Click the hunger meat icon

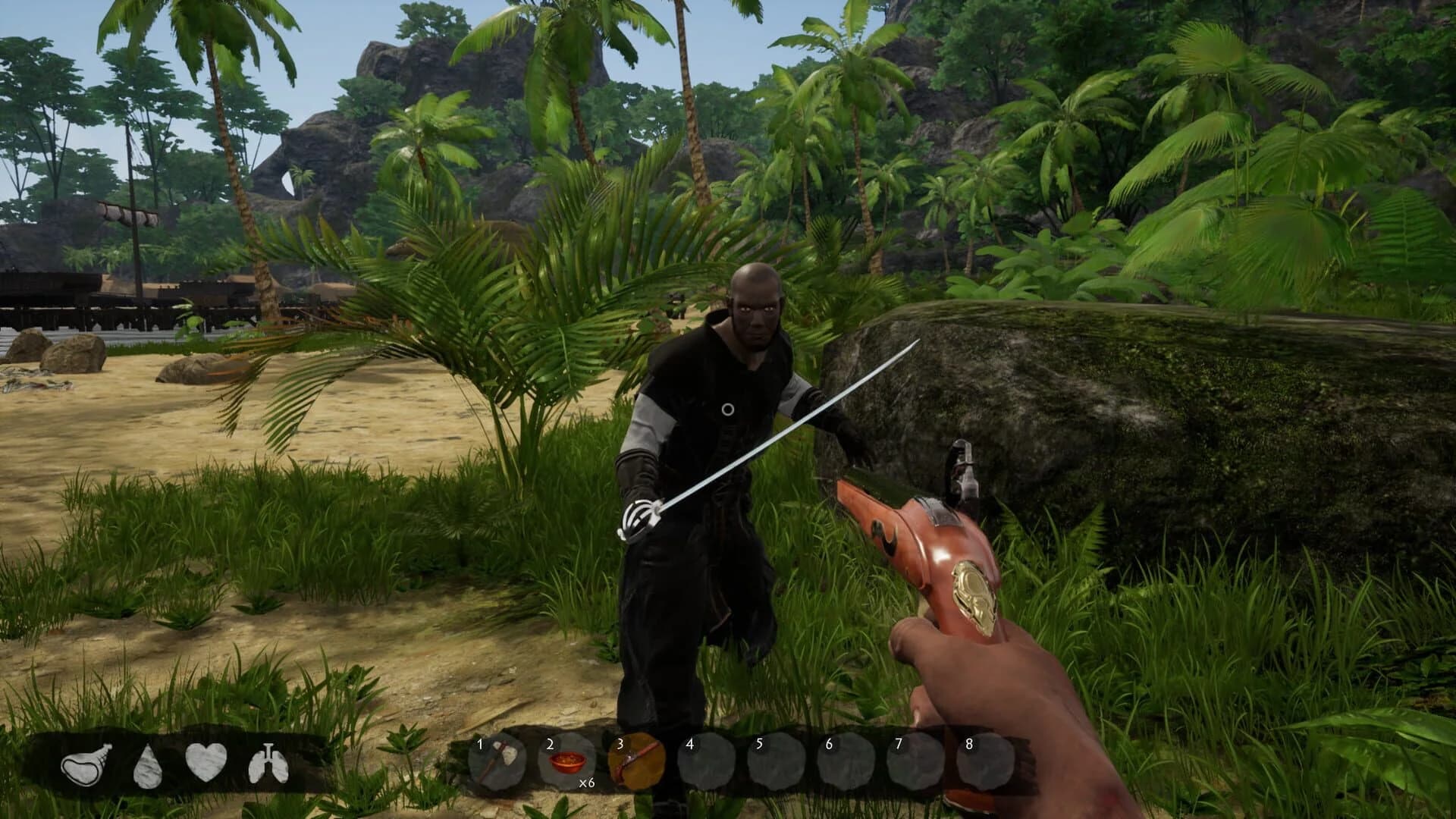(x=86, y=767)
